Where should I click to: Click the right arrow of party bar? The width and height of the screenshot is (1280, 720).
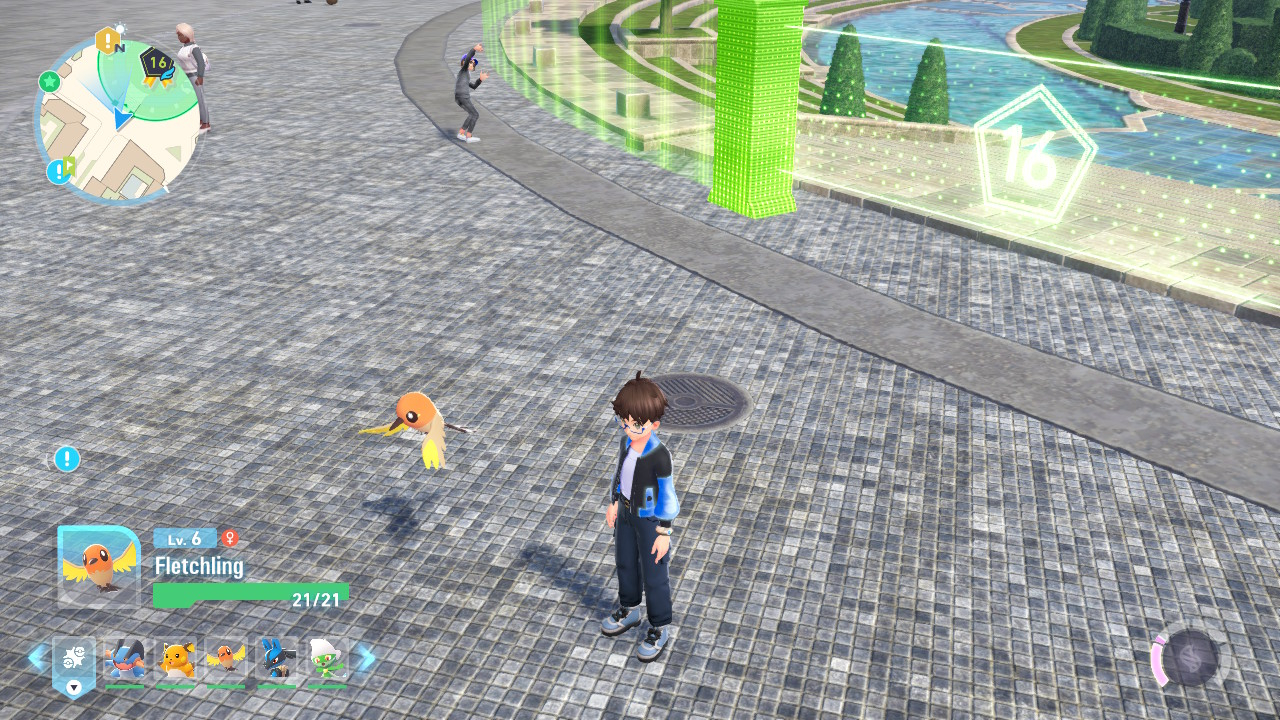366,658
